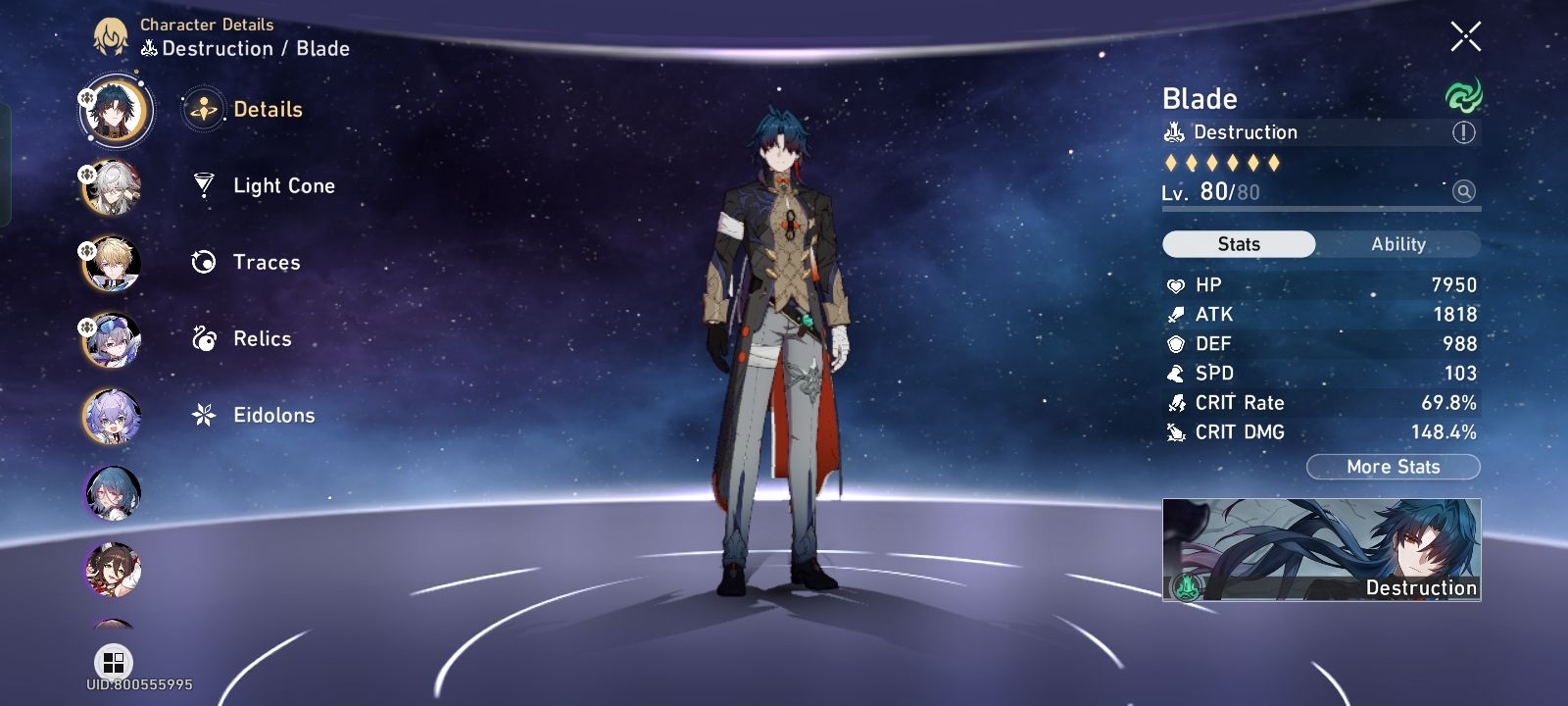The height and width of the screenshot is (706, 1568).
Task: Click the Destruction path icon under Blade
Action: 1172,131
